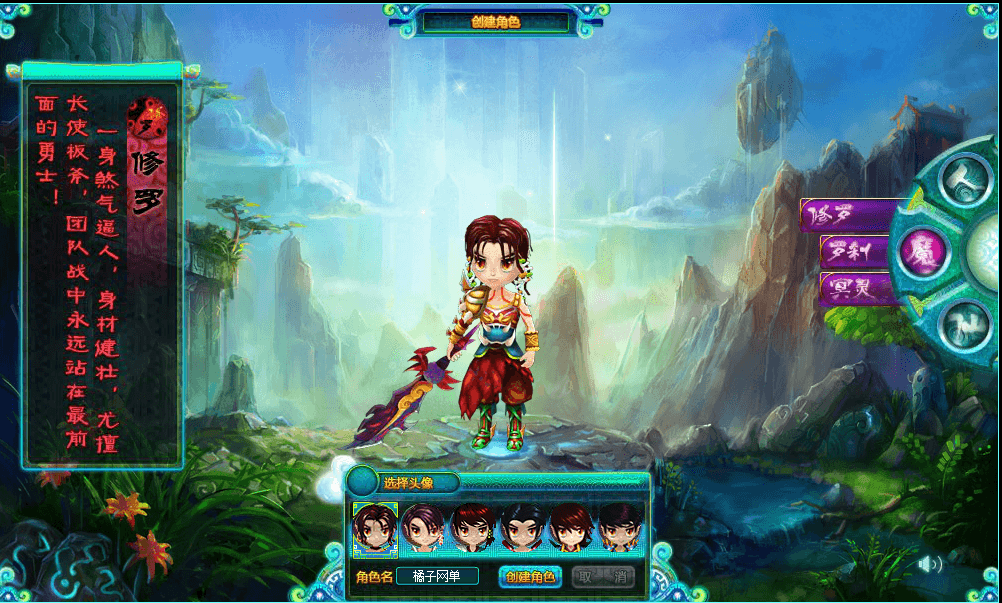Choose the brown-haired portrait with gold collar
The width and height of the screenshot is (1002, 603).
pyautogui.click(x=571, y=529)
